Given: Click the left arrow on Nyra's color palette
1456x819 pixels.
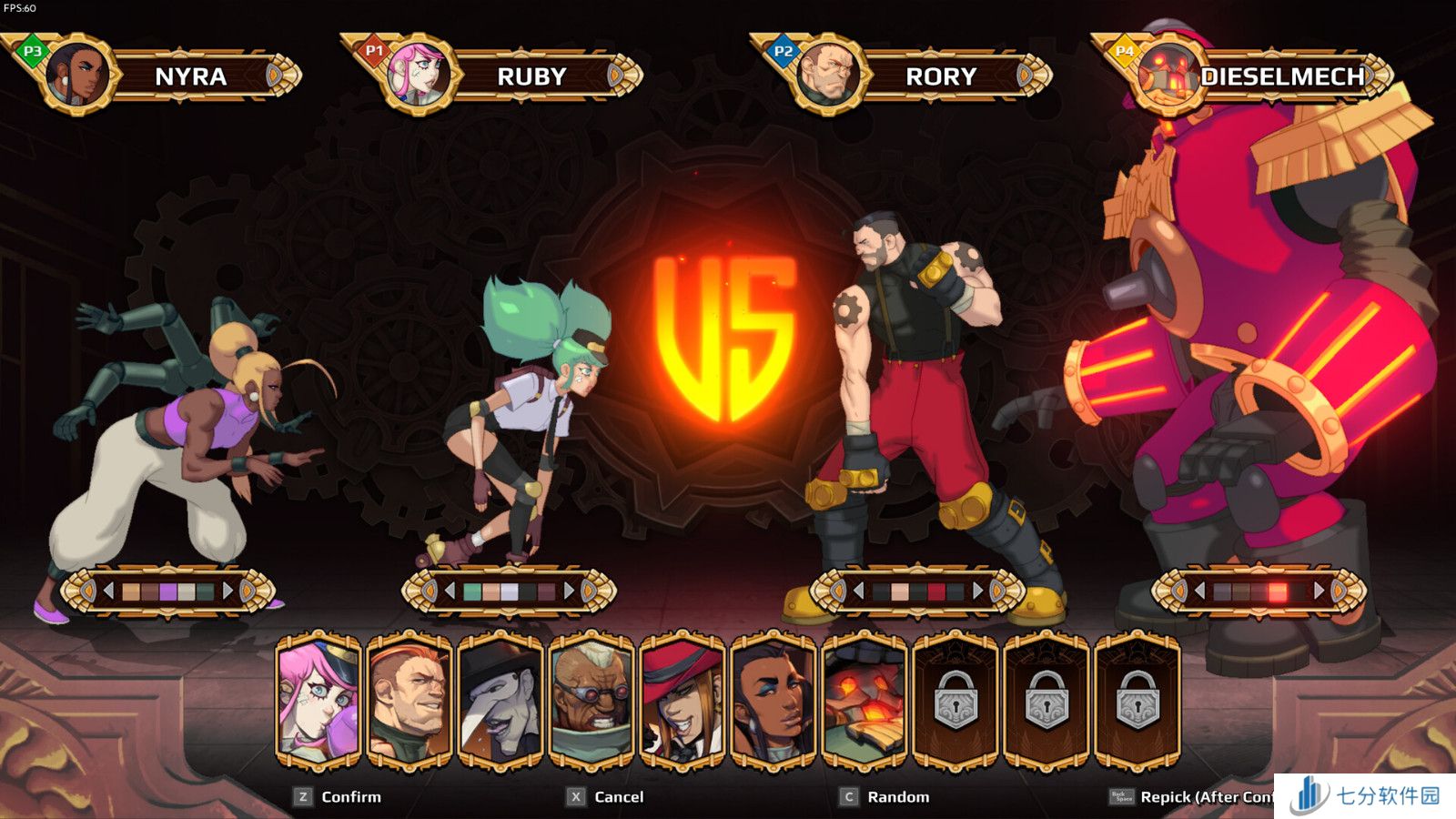Looking at the screenshot, I should pyautogui.click(x=108, y=591).
